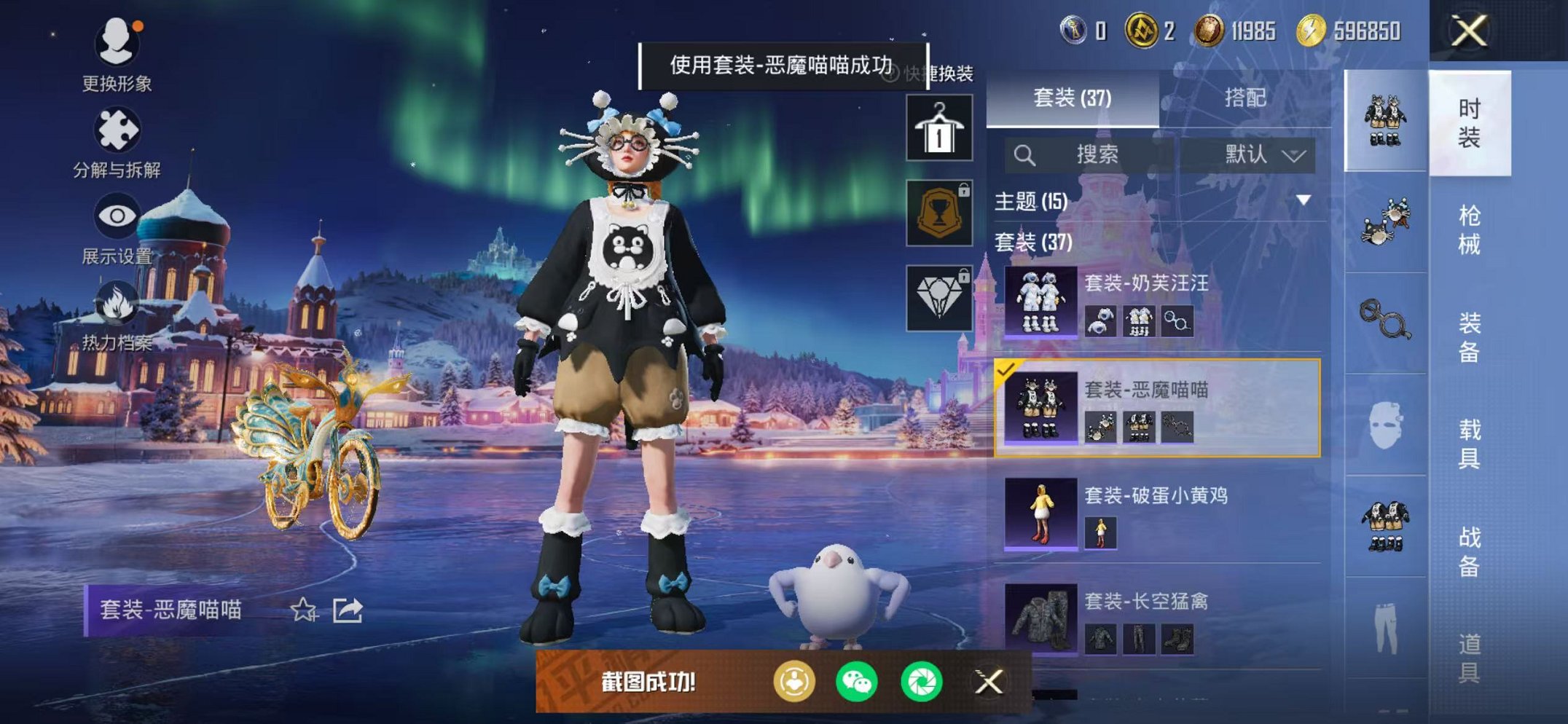Dismiss the 截图成功 screenshot banner
The height and width of the screenshot is (724, 1568).
tap(989, 682)
